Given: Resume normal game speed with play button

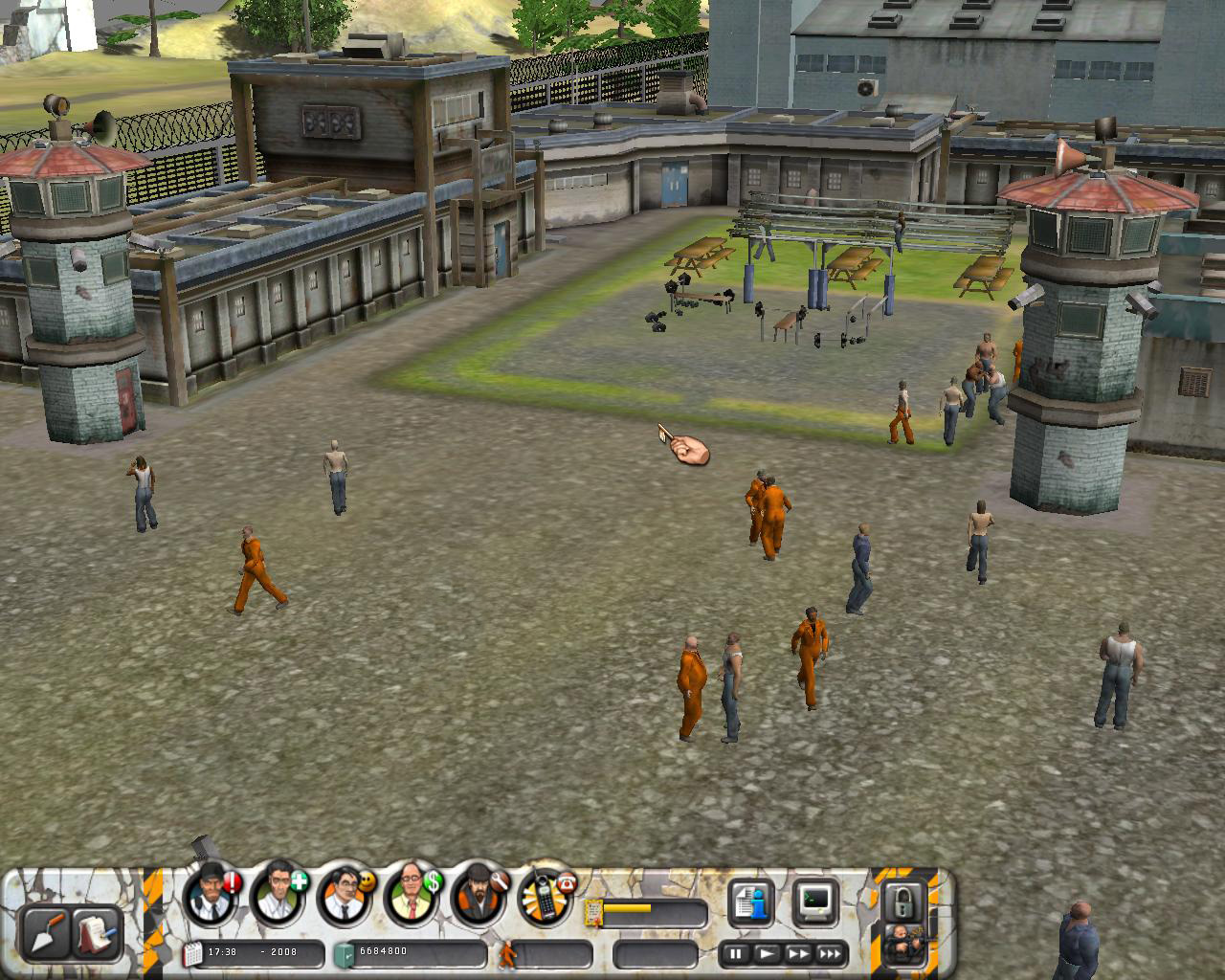Looking at the screenshot, I should click(x=768, y=953).
